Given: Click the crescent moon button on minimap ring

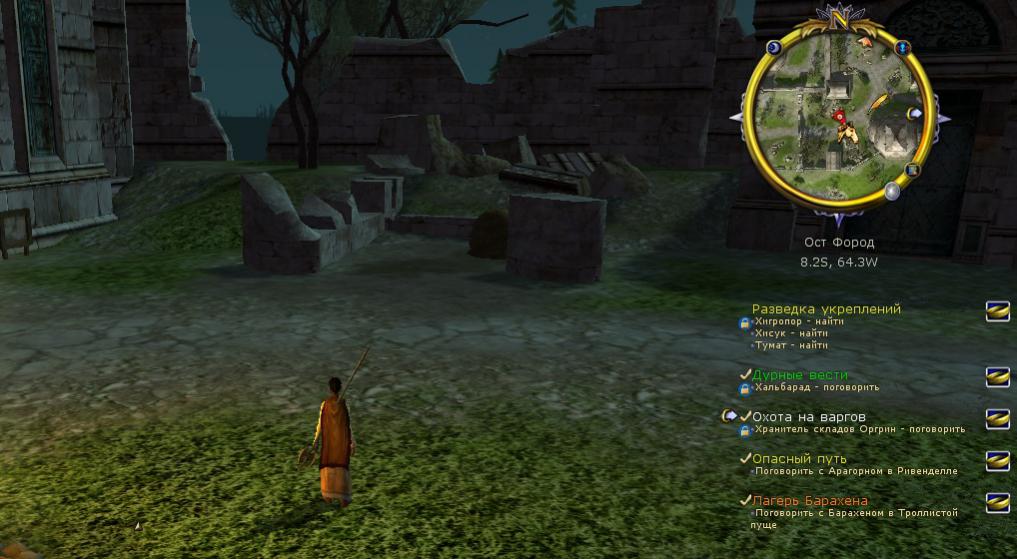Looking at the screenshot, I should (x=773, y=47).
